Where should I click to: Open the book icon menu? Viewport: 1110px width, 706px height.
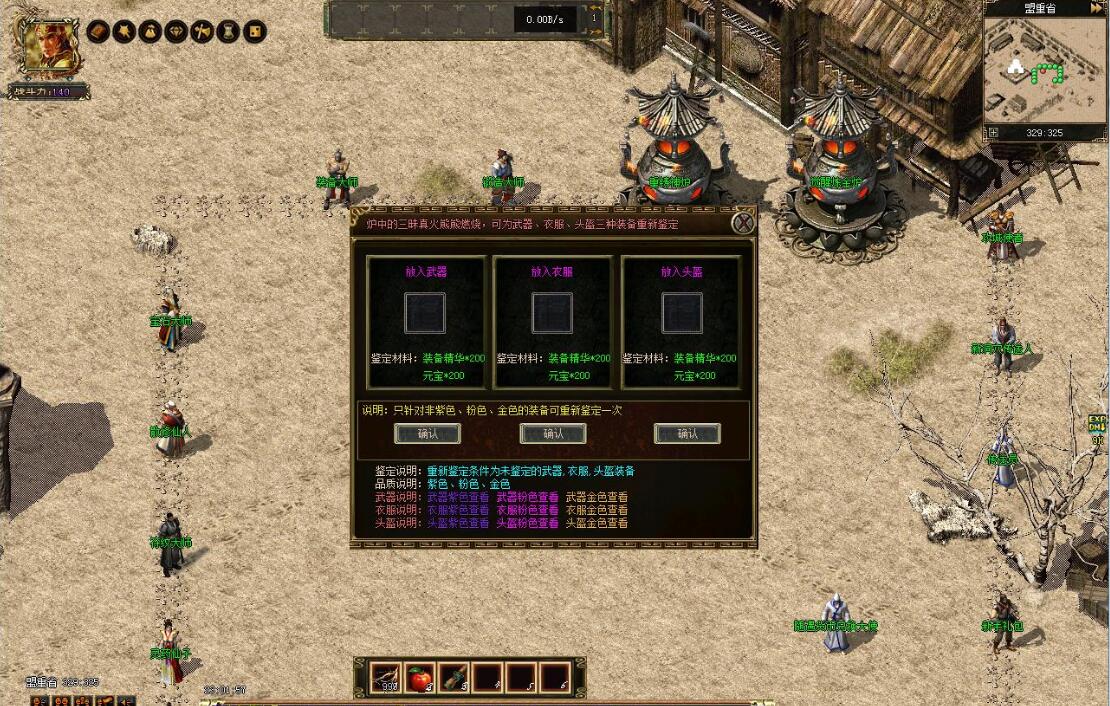coord(98,32)
